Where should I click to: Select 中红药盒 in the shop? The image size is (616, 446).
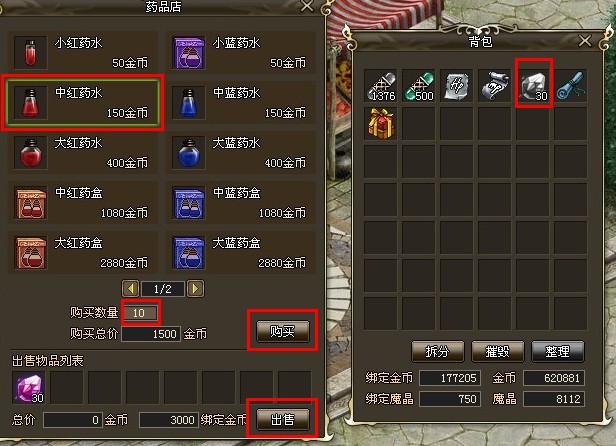click(84, 202)
